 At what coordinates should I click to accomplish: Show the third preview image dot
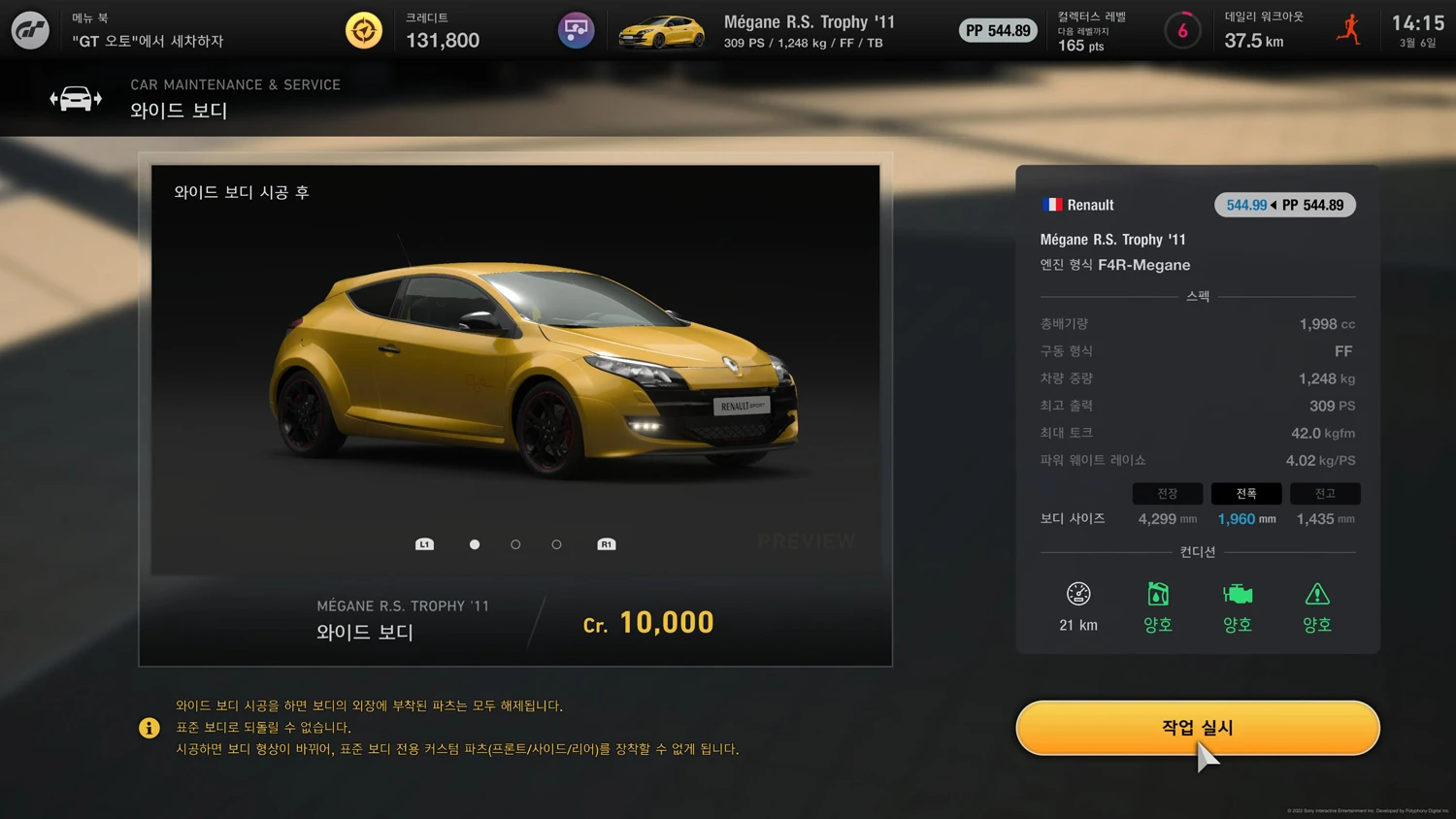pos(556,544)
